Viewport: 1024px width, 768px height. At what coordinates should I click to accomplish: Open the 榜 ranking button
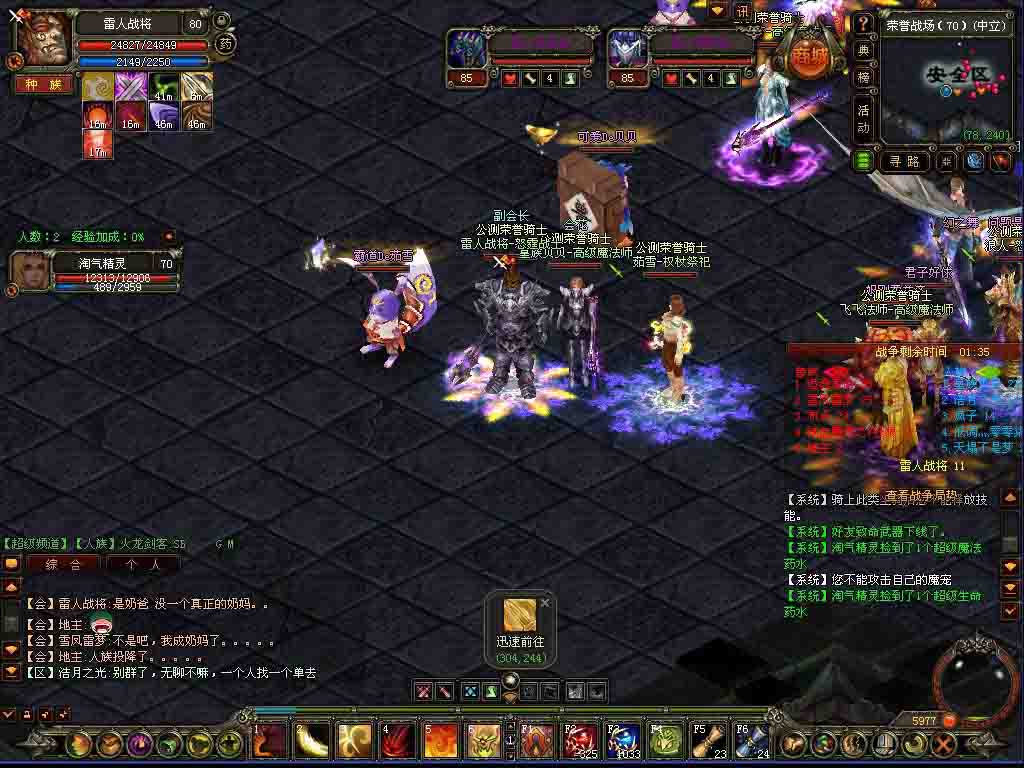(x=864, y=76)
